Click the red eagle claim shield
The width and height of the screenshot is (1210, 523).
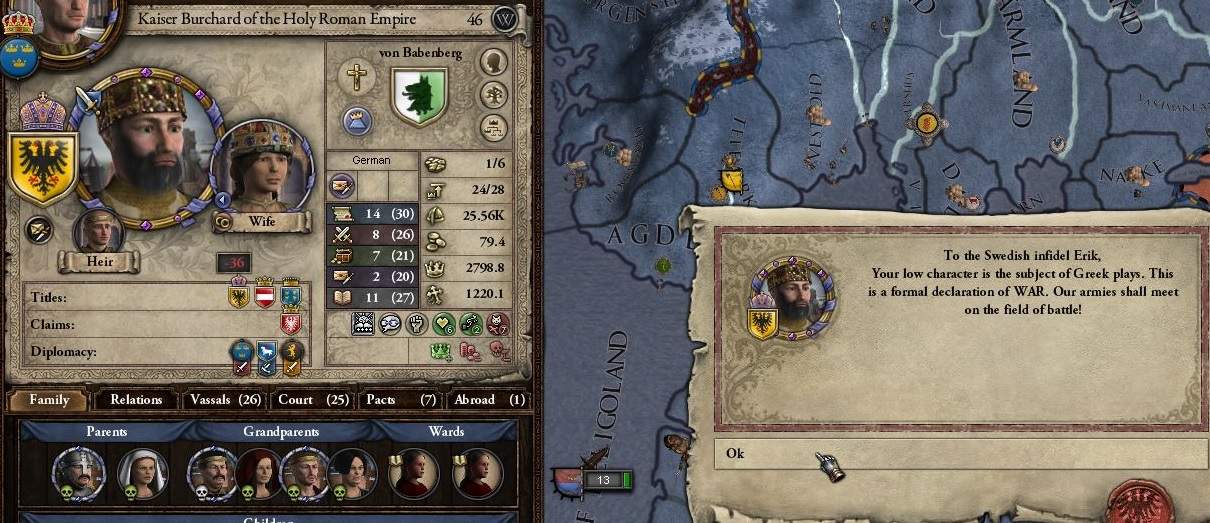(x=291, y=324)
